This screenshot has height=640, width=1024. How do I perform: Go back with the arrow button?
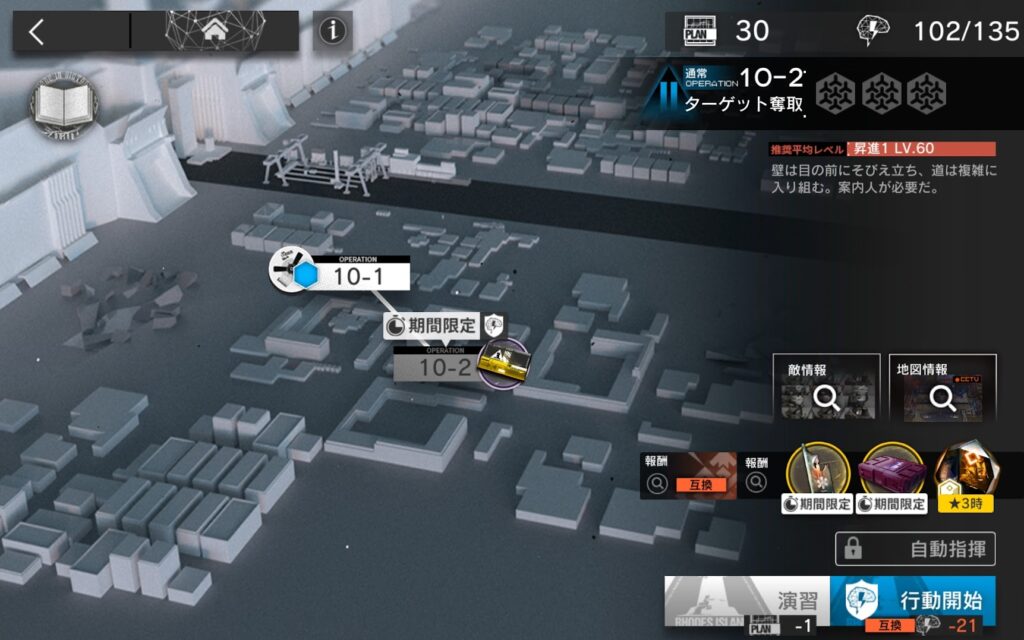coord(37,32)
